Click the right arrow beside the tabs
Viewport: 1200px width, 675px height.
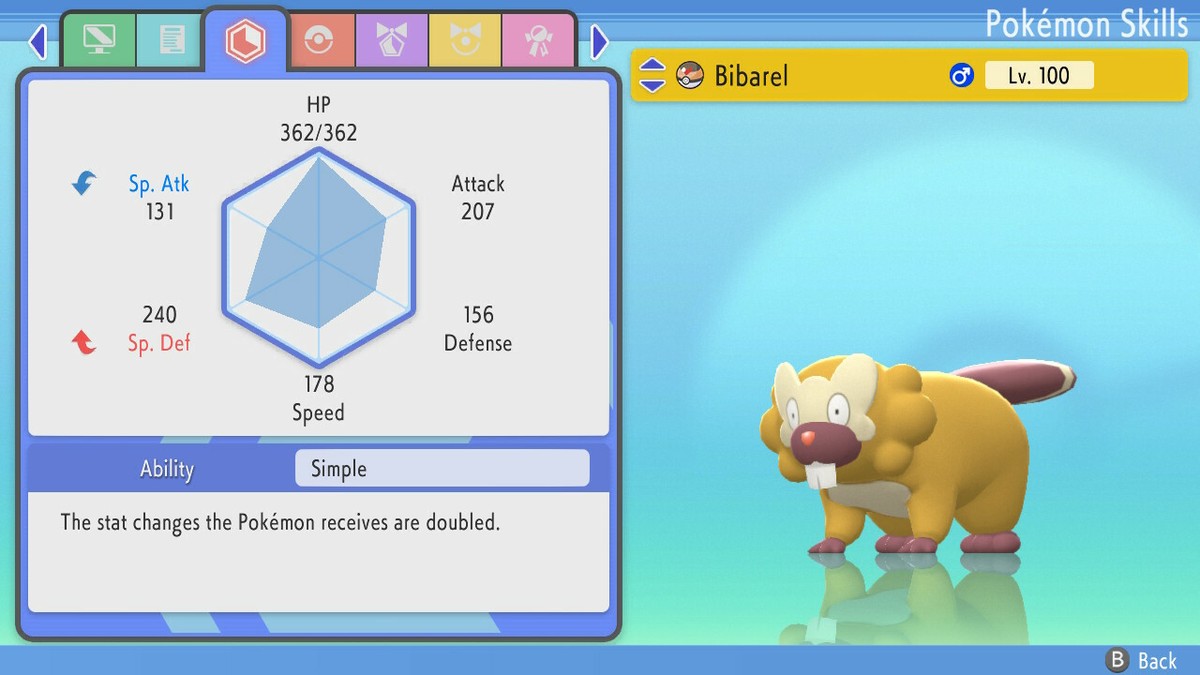(600, 42)
